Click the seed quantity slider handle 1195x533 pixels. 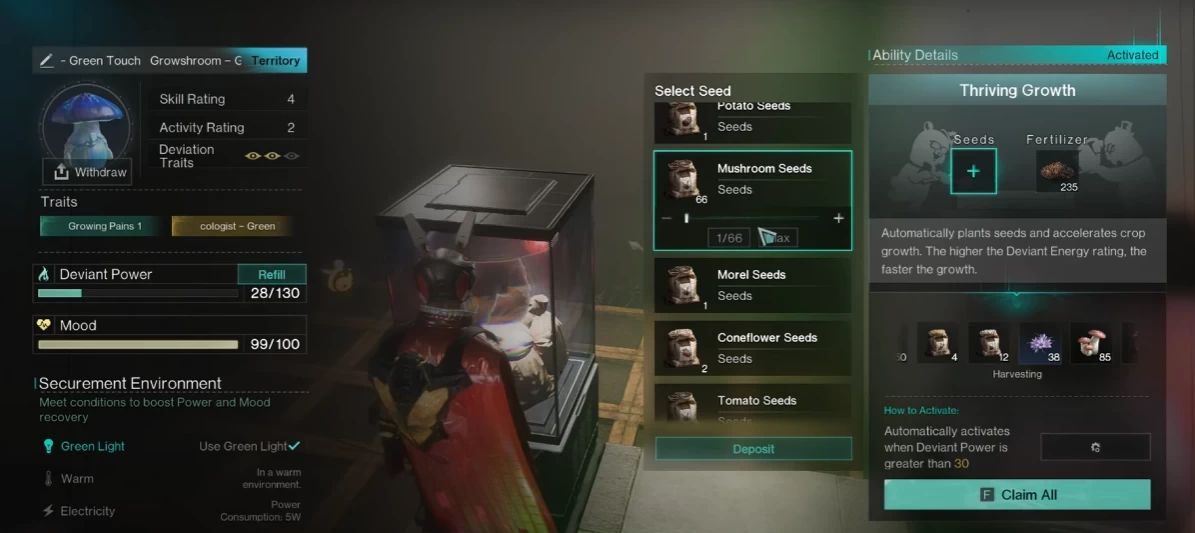pyautogui.click(x=686, y=218)
